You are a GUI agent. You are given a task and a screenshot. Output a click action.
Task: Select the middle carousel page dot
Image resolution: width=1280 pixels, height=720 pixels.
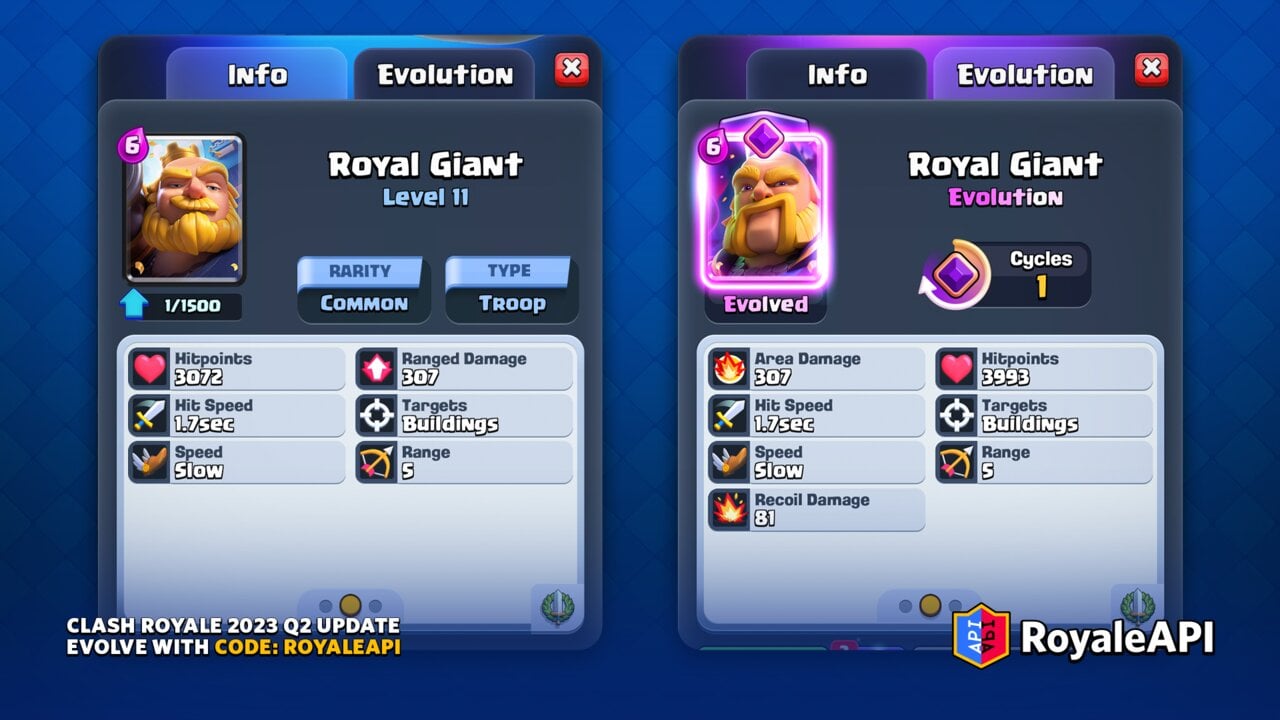click(x=348, y=604)
